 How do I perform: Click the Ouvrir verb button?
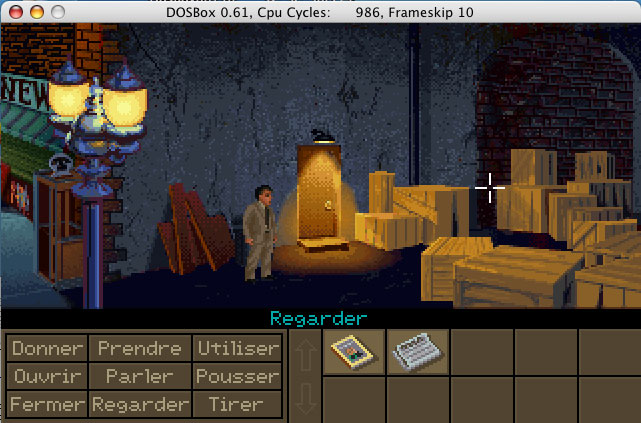click(x=47, y=376)
